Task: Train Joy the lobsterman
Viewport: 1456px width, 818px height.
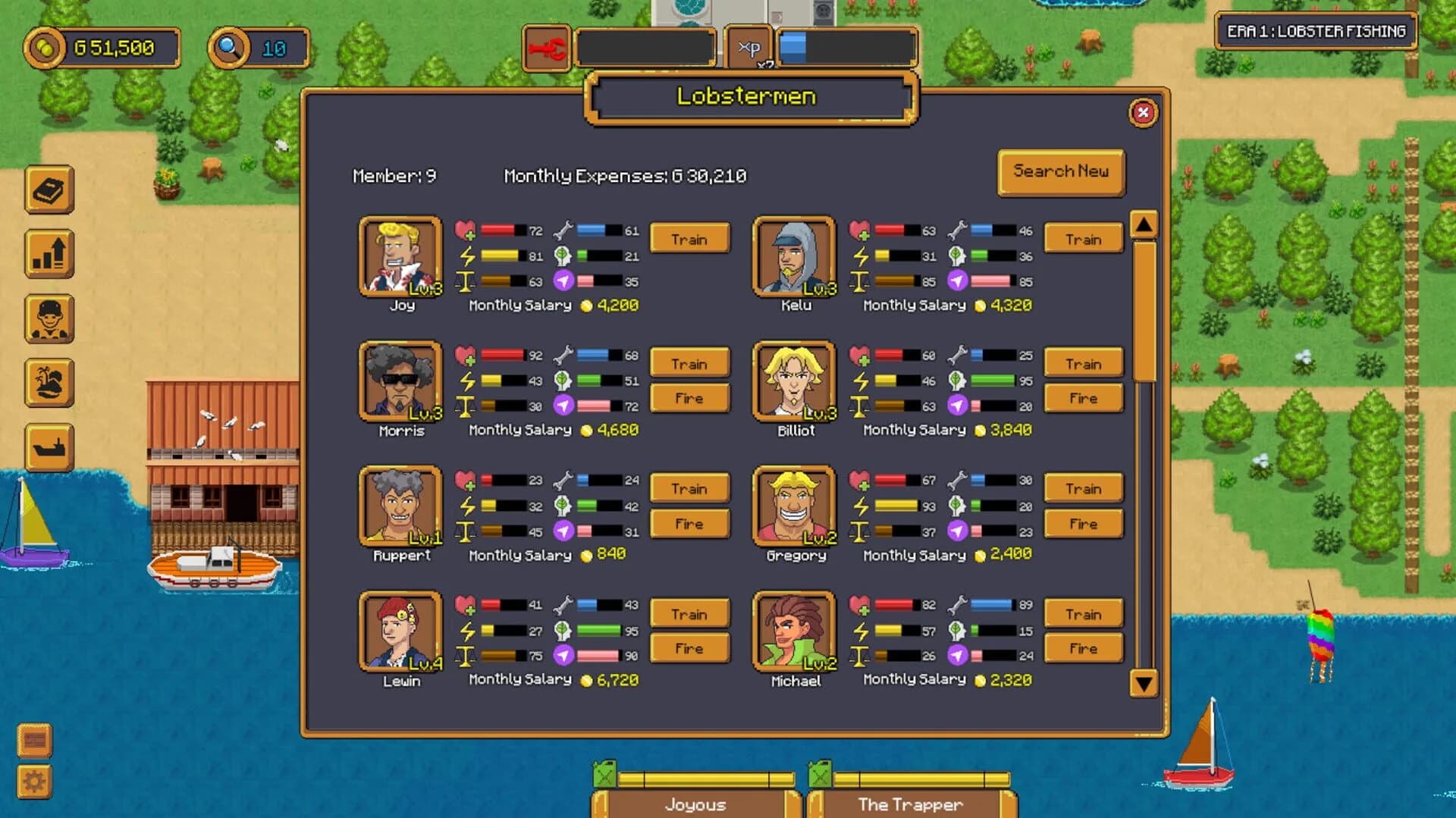Action: 689,239
